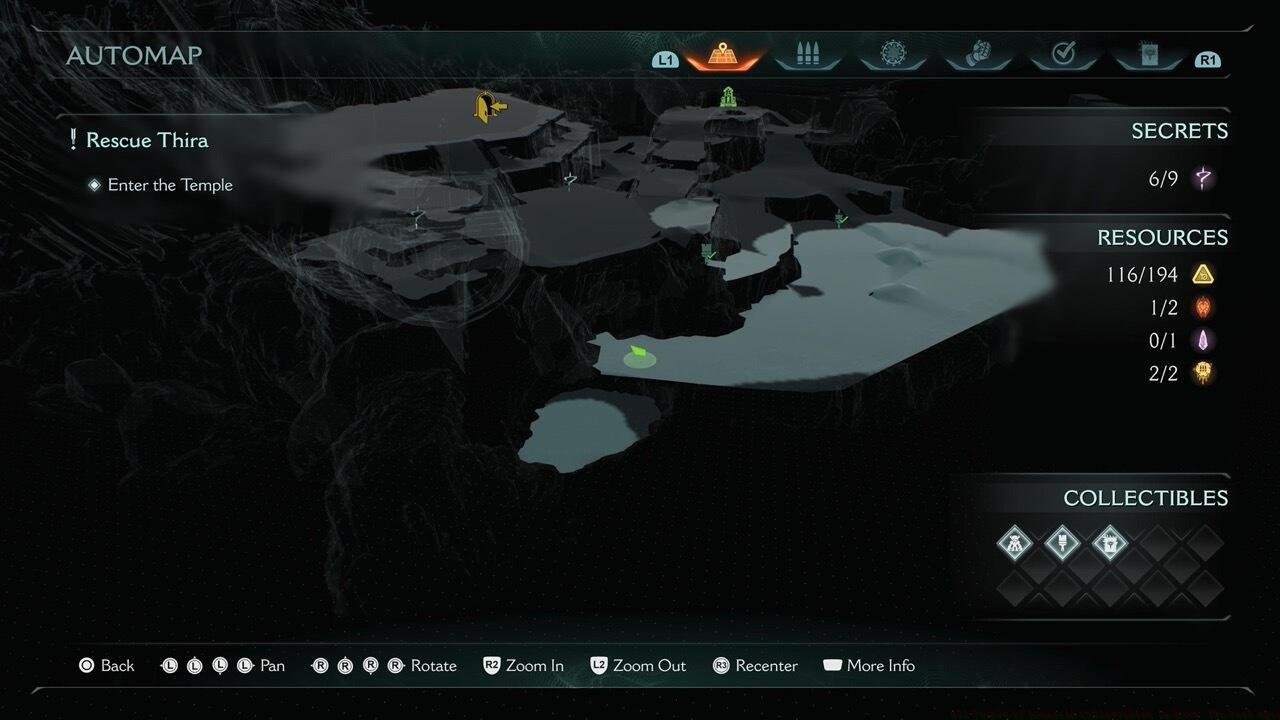Open the spiked circle tab
Viewport: 1280px width, 720px height.
(893, 55)
